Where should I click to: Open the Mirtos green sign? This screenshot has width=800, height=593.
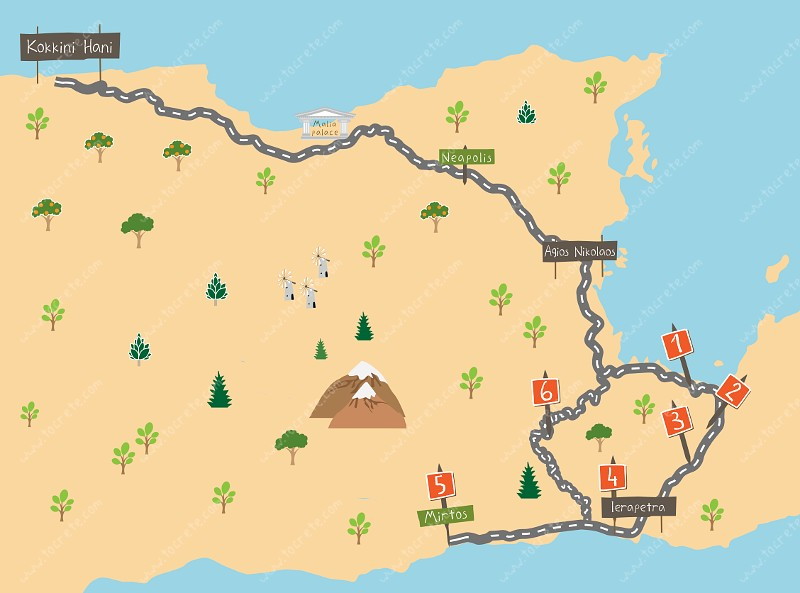(446, 515)
